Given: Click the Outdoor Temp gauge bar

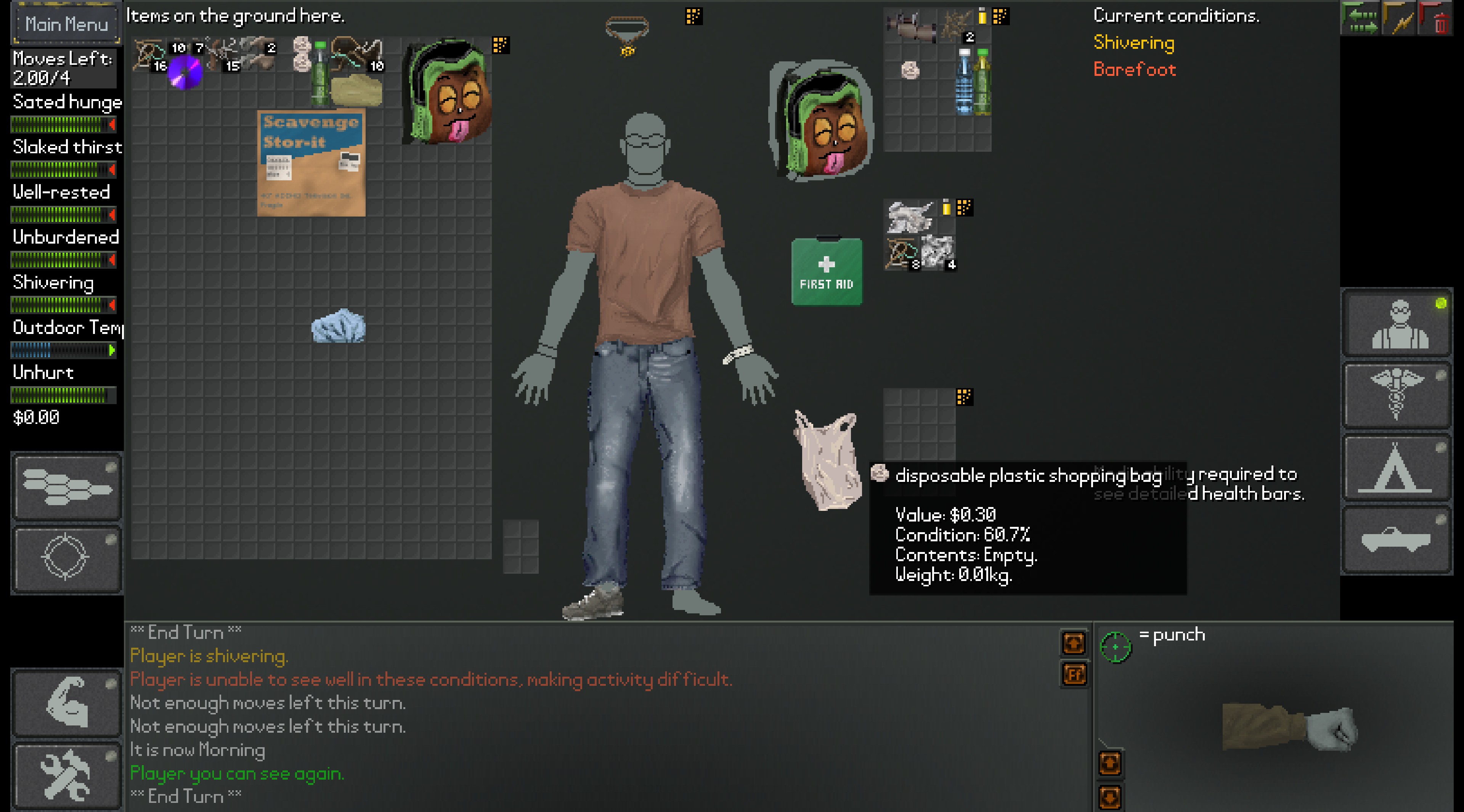Looking at the screenshot, I should click(63, 348).
